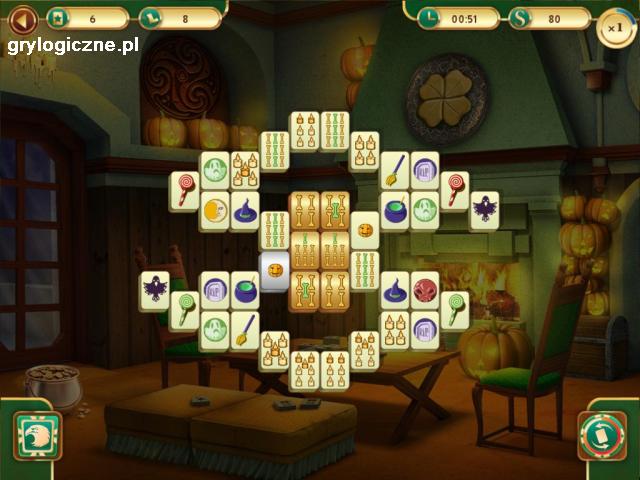Choose the cream-colored pumpkin tile
The width and height of the screenshot is (640, 480).
click(x=365, y=230)
